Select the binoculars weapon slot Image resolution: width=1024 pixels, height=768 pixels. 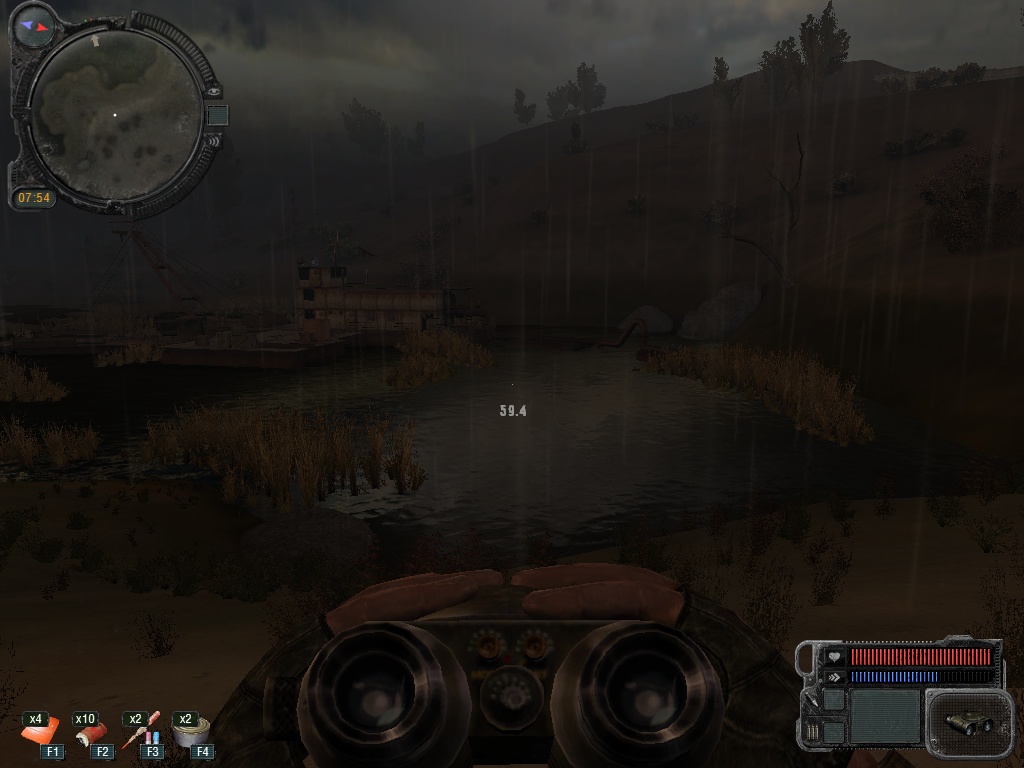[x=966, y=722]
